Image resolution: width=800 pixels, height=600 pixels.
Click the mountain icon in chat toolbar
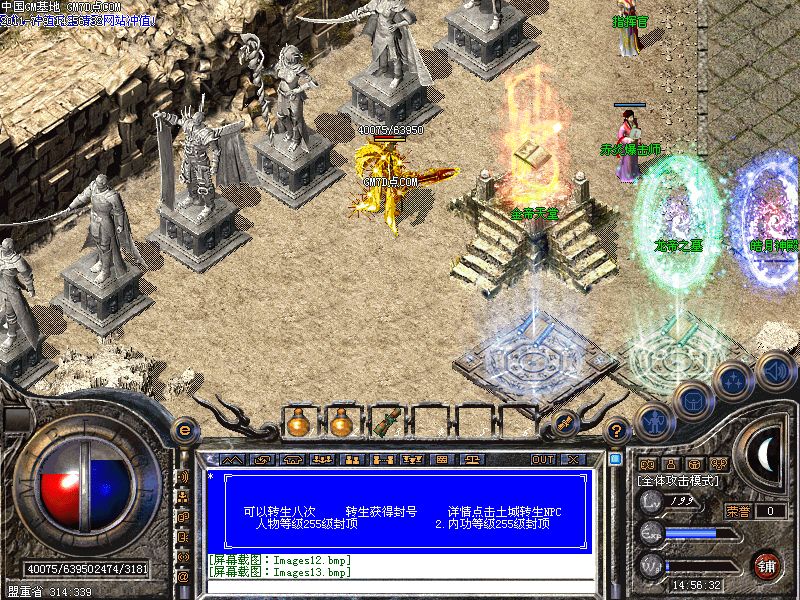pyautogui.click(x=232, y=460)
